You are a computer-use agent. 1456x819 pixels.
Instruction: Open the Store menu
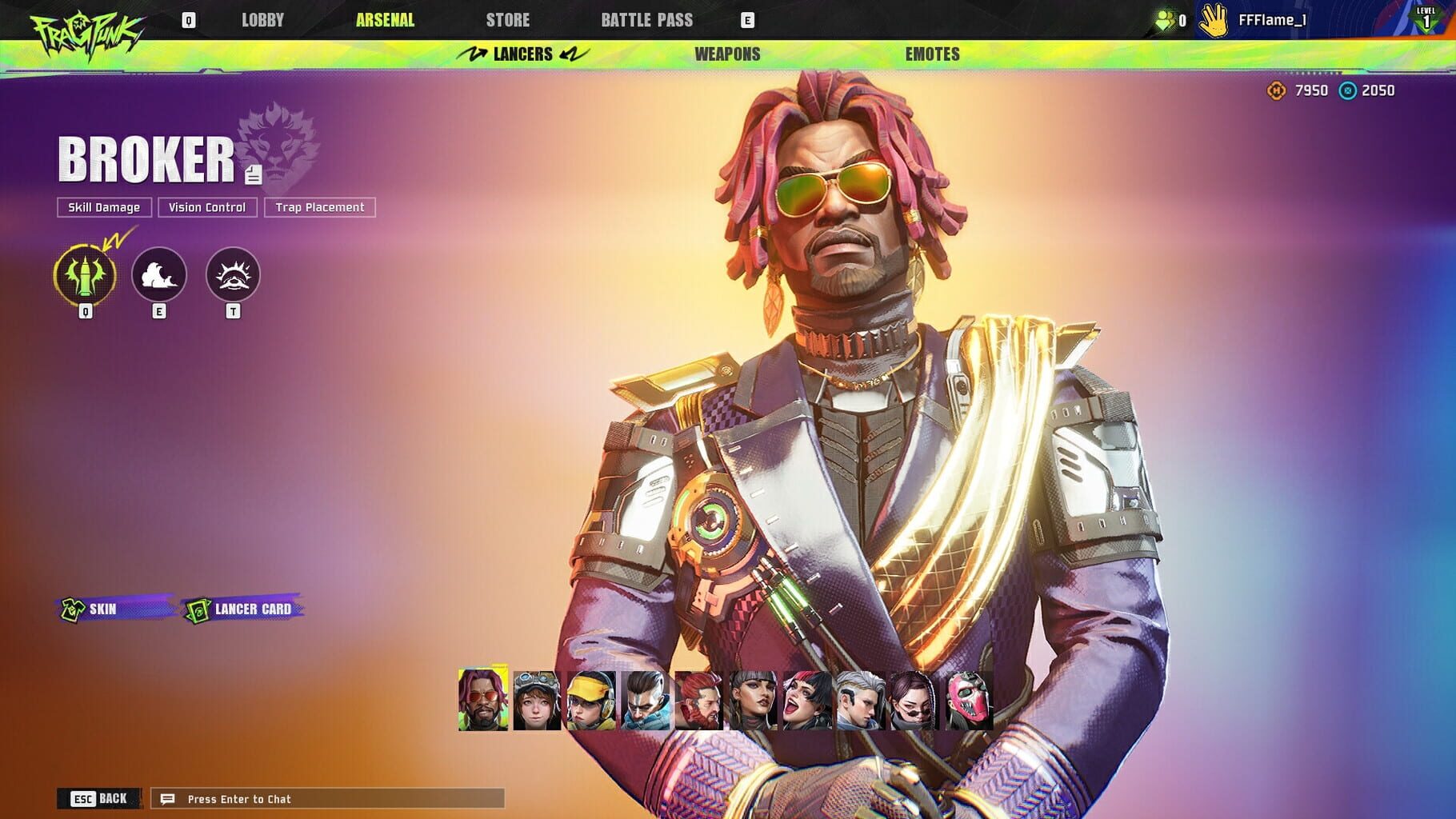pos(508,21)
